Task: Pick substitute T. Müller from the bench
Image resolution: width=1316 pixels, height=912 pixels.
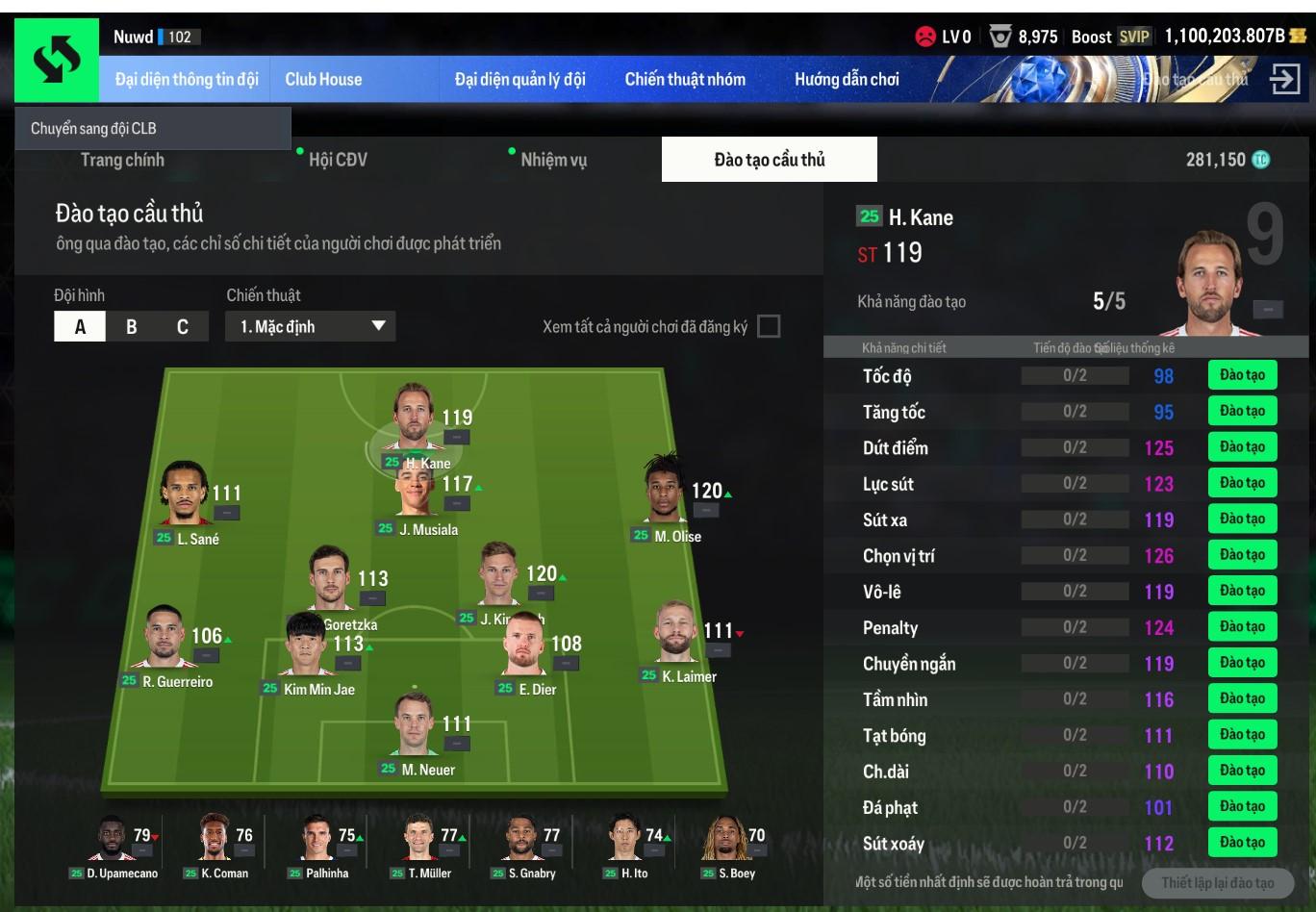Action: 420,845
